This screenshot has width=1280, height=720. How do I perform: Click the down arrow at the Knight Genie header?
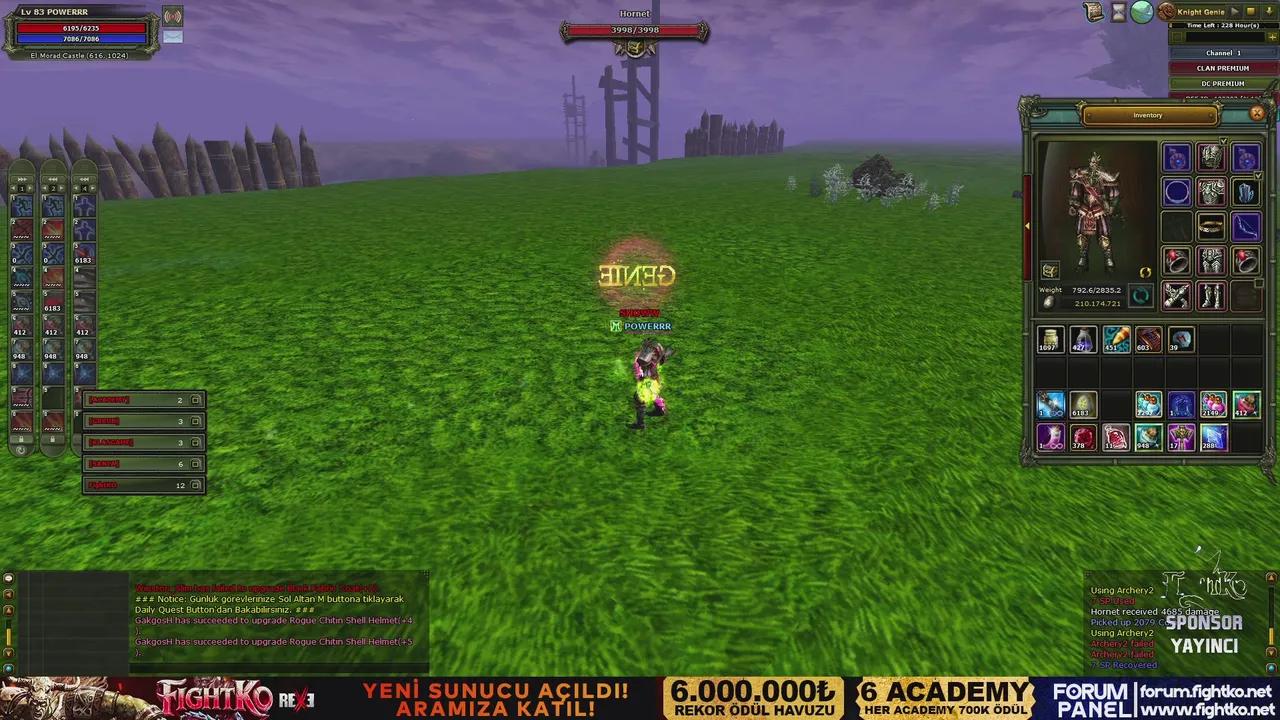tap(1269, 11)
